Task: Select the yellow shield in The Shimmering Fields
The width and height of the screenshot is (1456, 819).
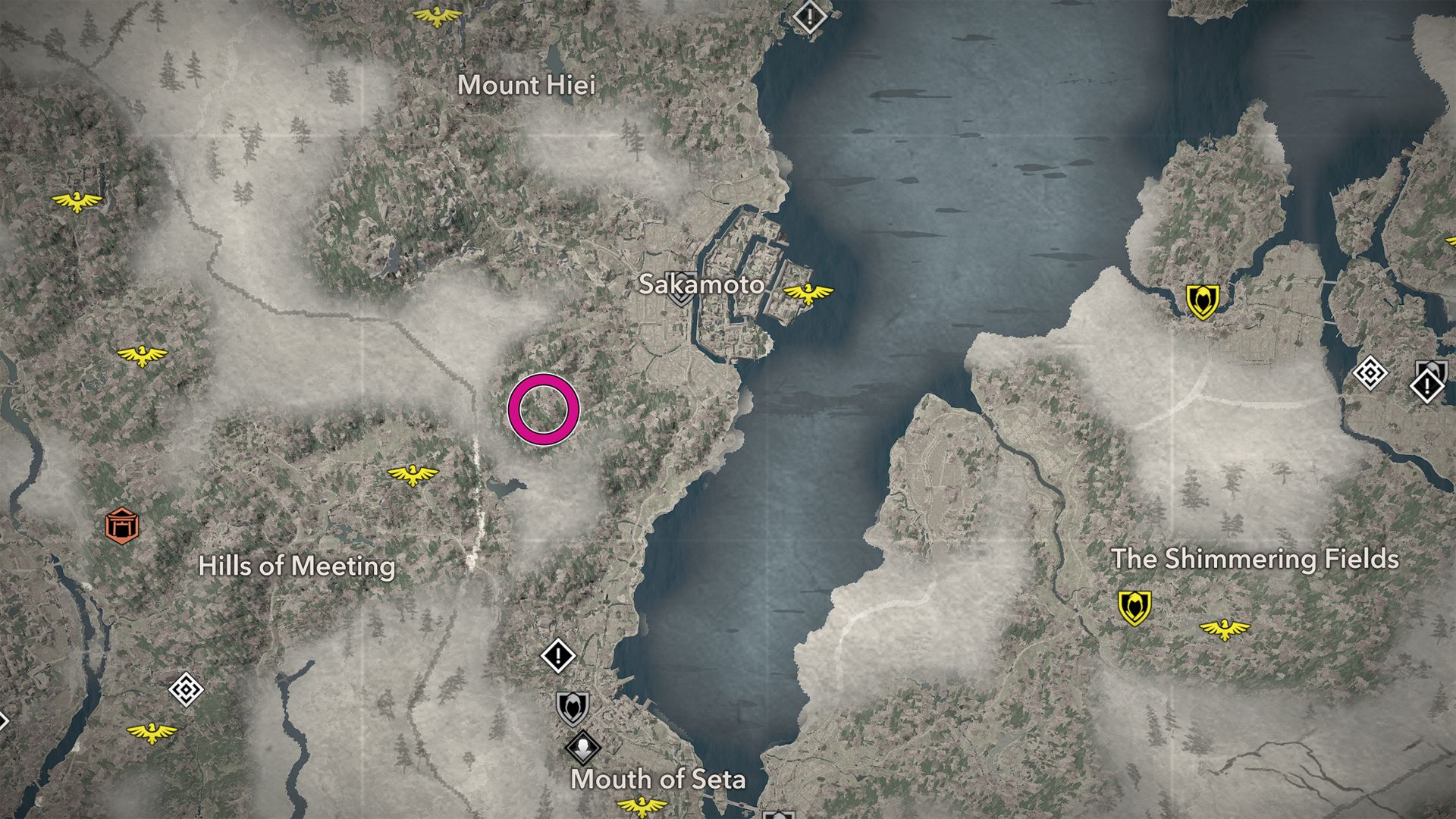Action: [1134, 607]
